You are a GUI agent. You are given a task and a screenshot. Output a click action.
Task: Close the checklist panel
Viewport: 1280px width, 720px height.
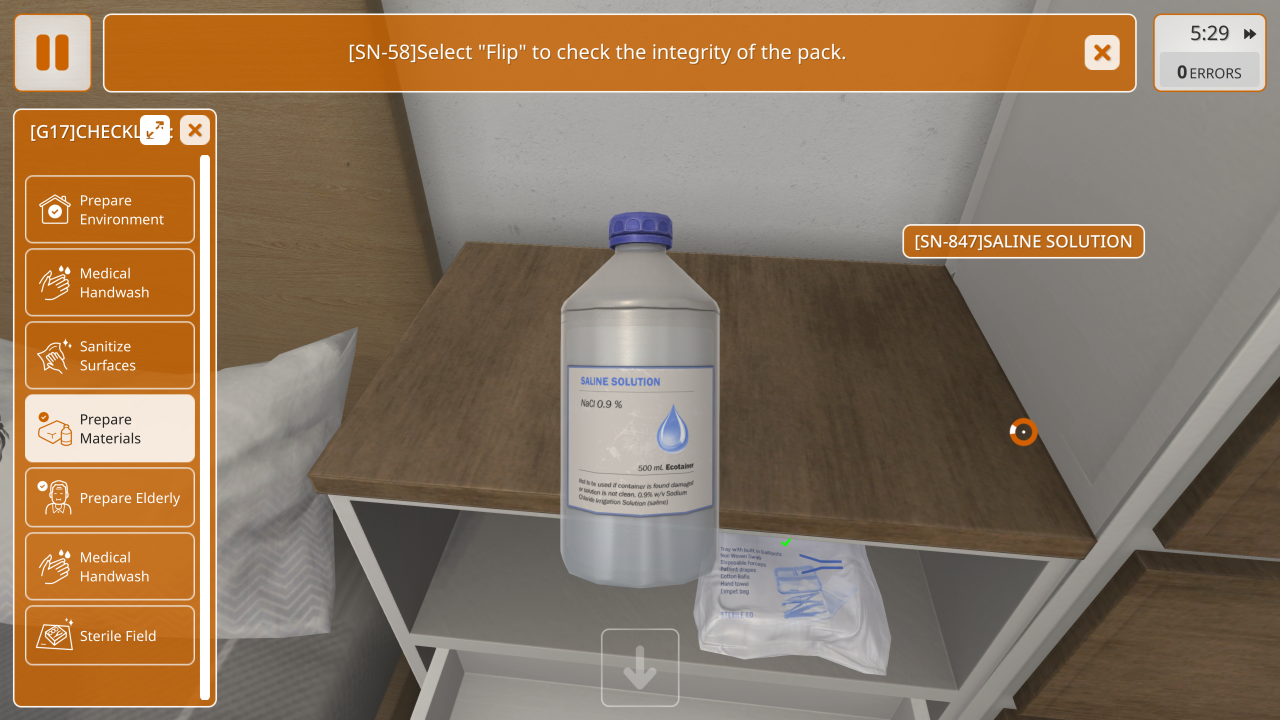coord(195,130)
